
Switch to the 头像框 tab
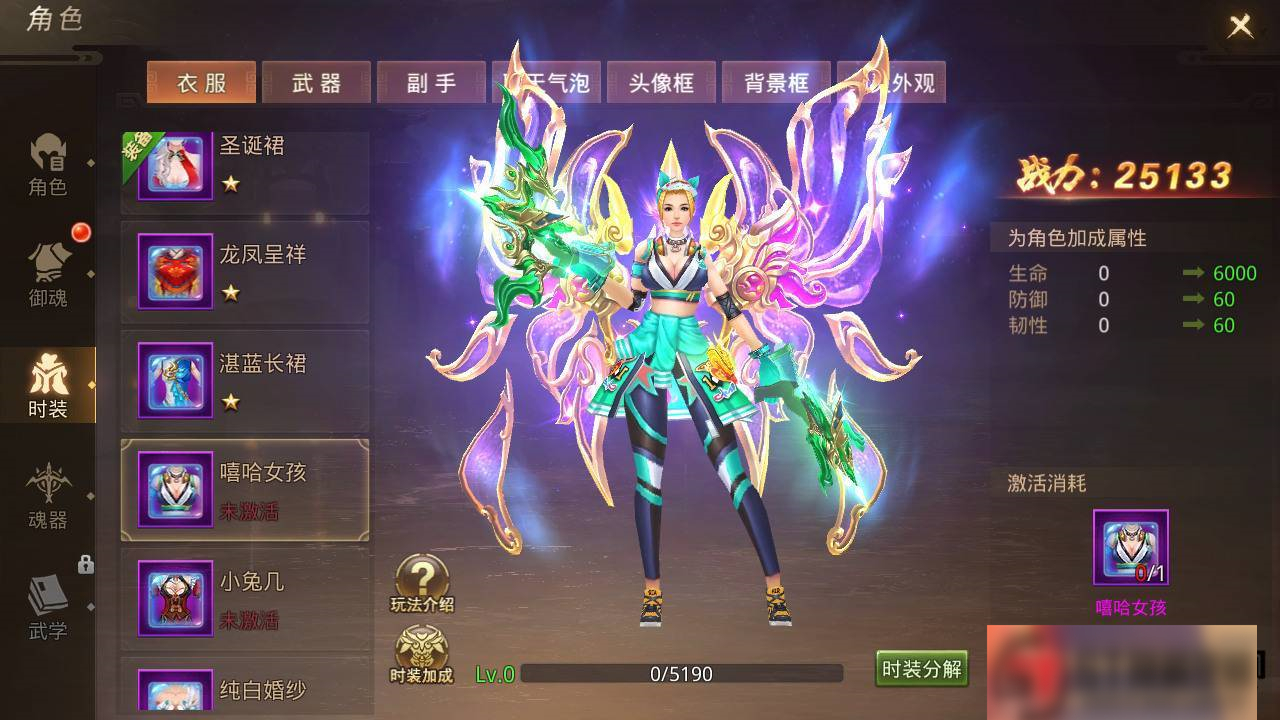pyautogui.click(x=660, y=82)
